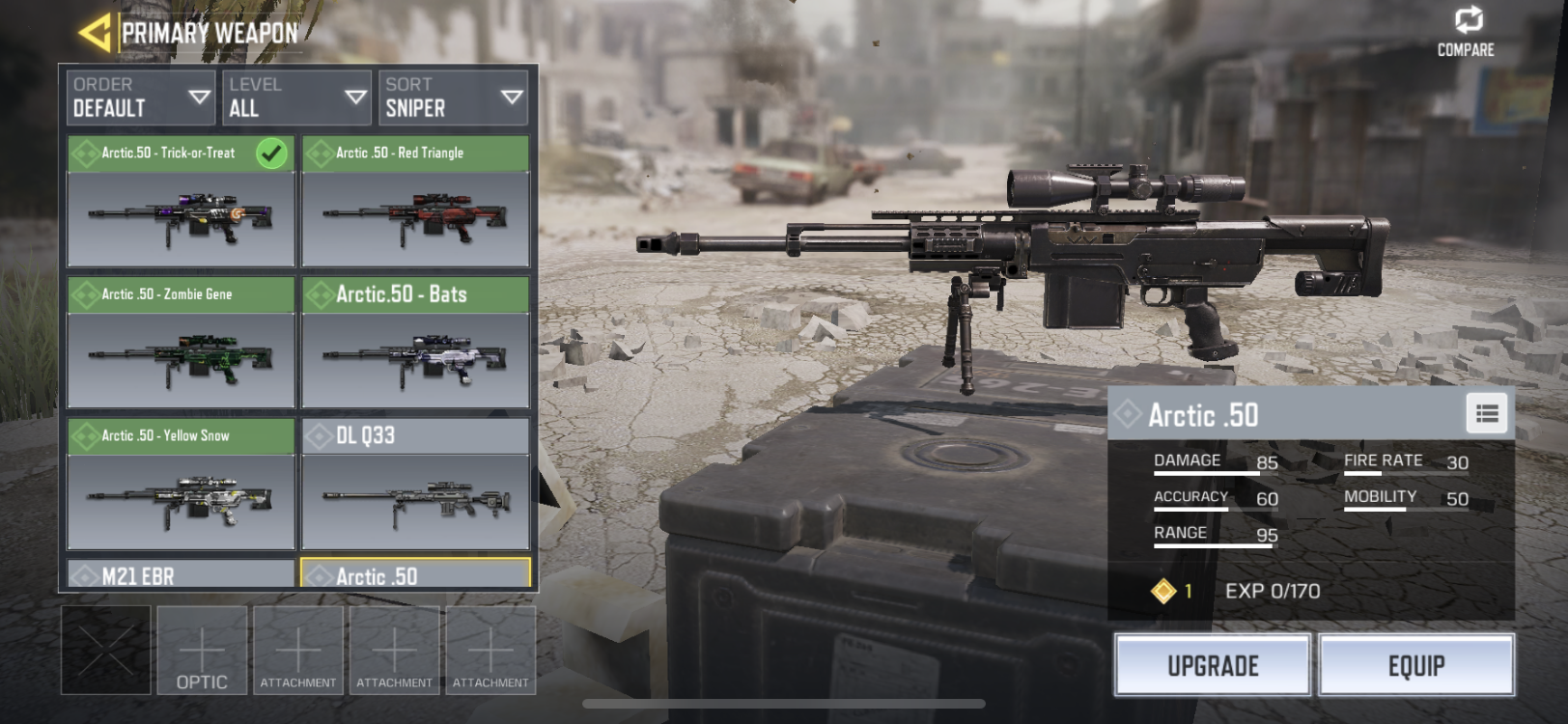Viewport: 1568px width, 724px height.
Task: Open the Sort Sniper dropdown
Action: point(453,97)
